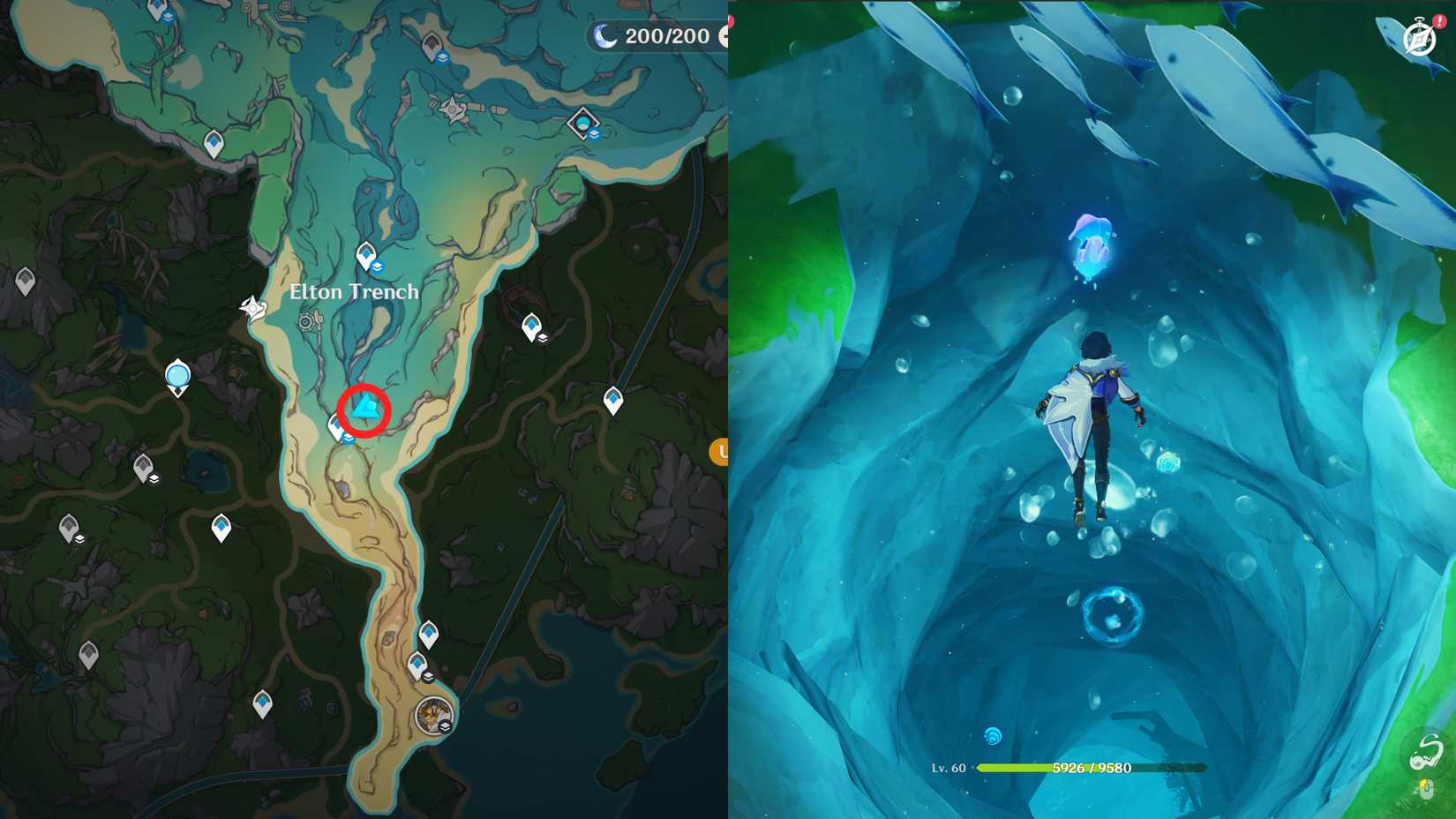The image size is (1456, 819).
Task: Click the teleport waypoint above Elton Trench label
Action: 365,255
